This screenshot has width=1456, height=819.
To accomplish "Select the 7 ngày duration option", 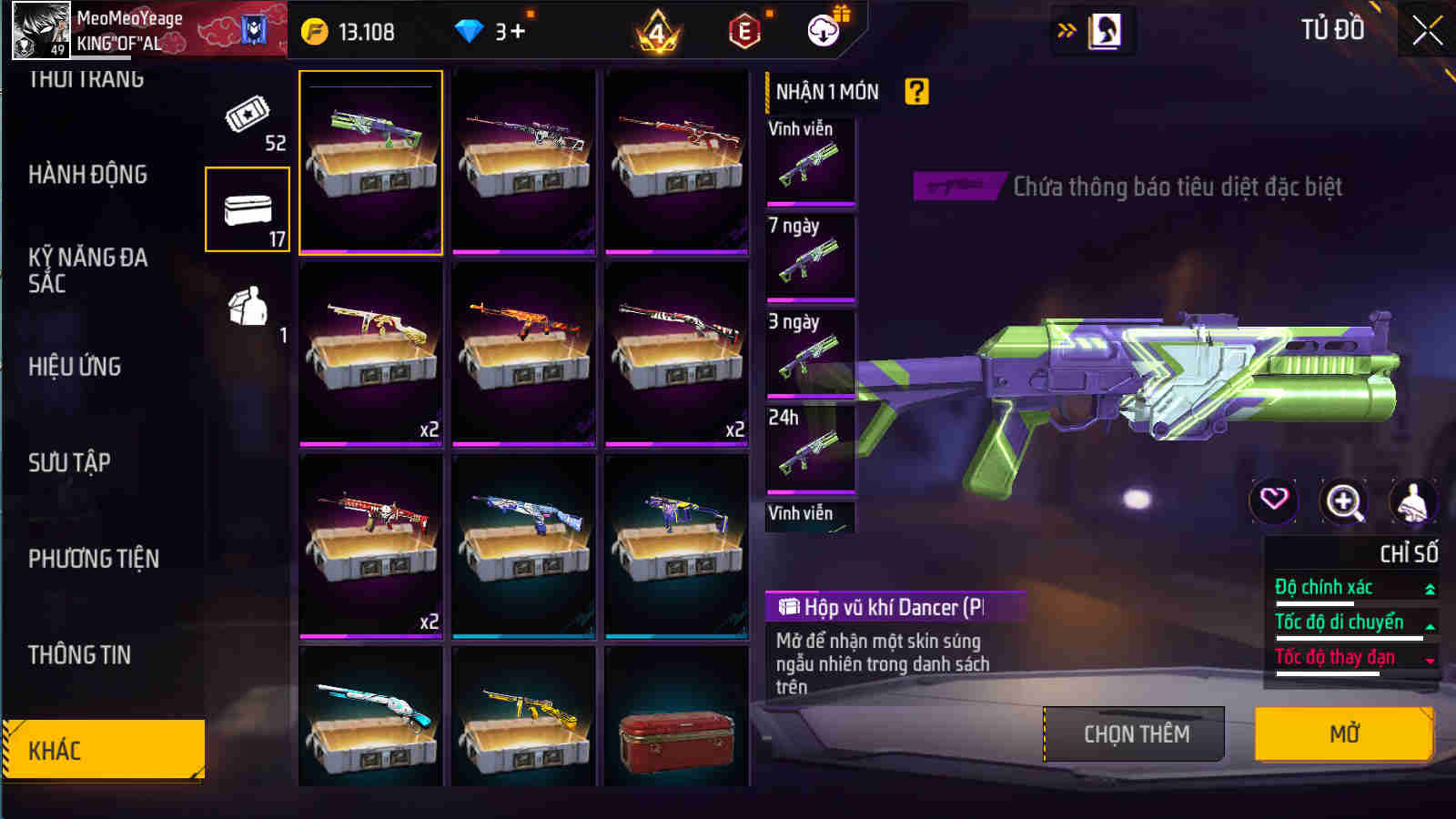I will 809,258.
